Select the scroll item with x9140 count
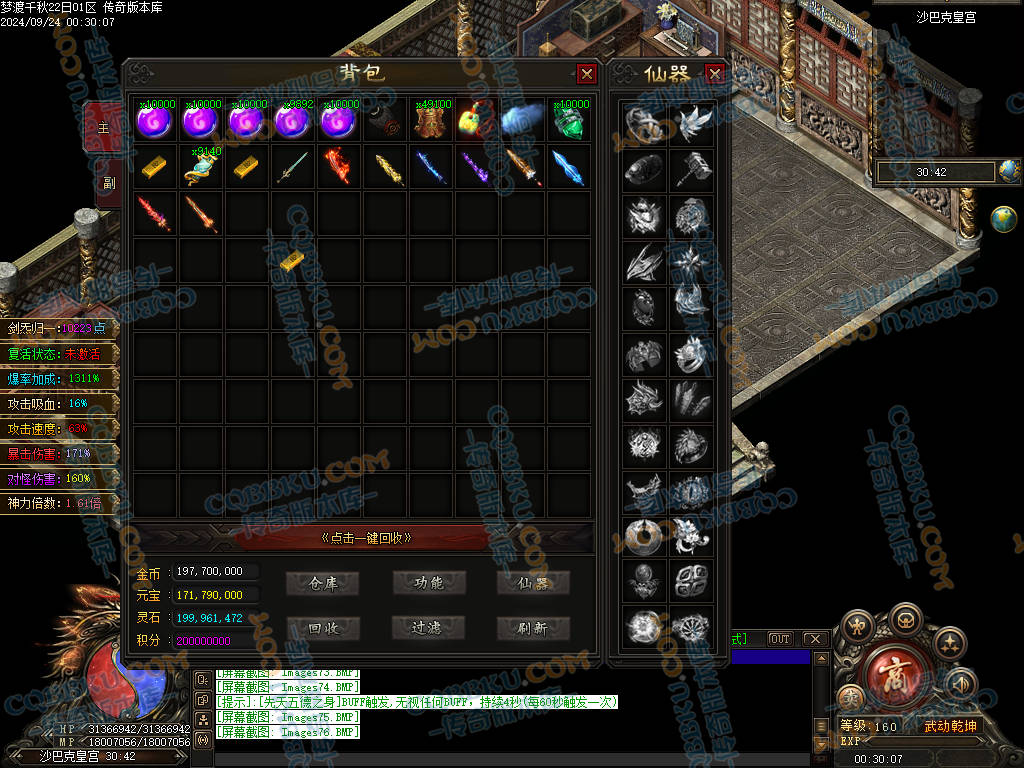Viewport: 1024px width, 768px height. 201,167
